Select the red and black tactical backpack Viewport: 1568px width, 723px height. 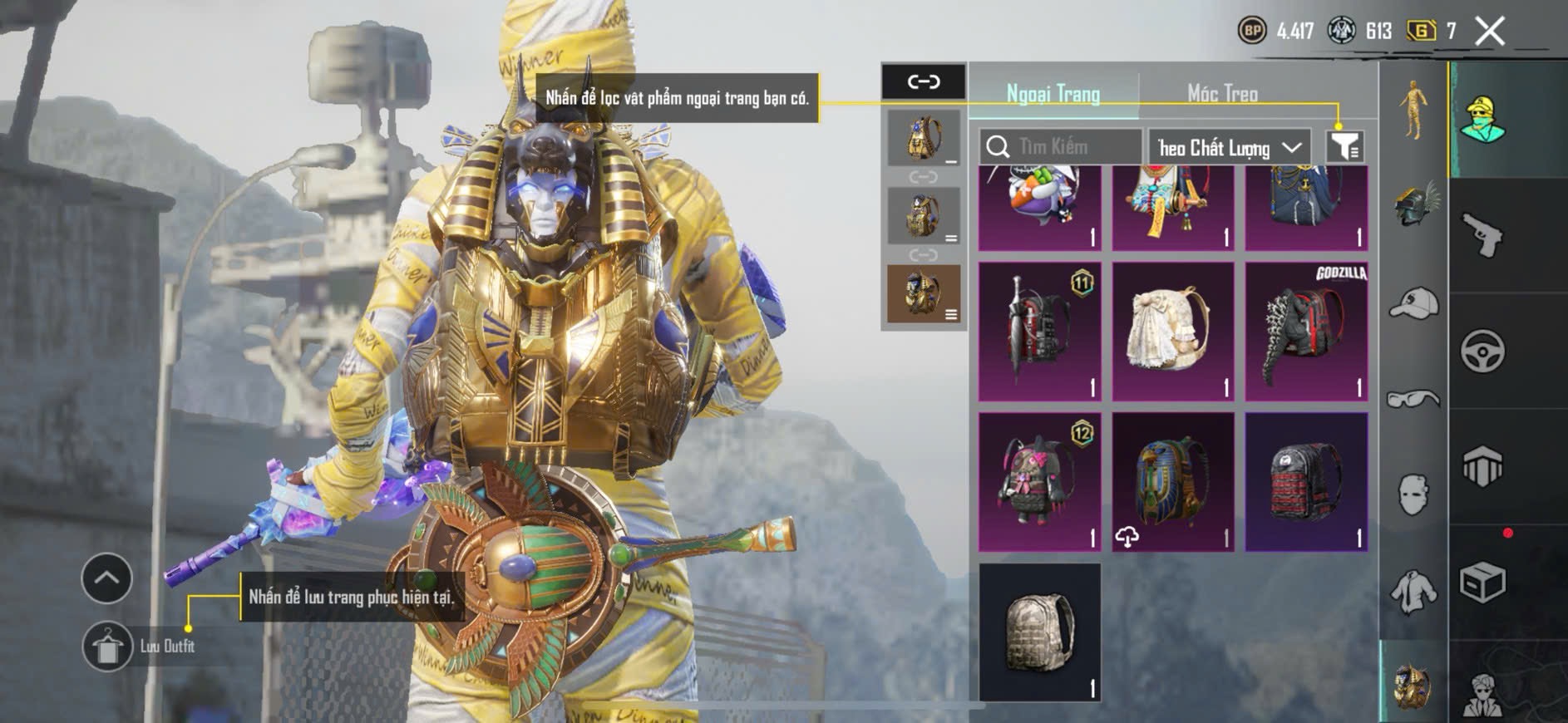coord(1306,482)
